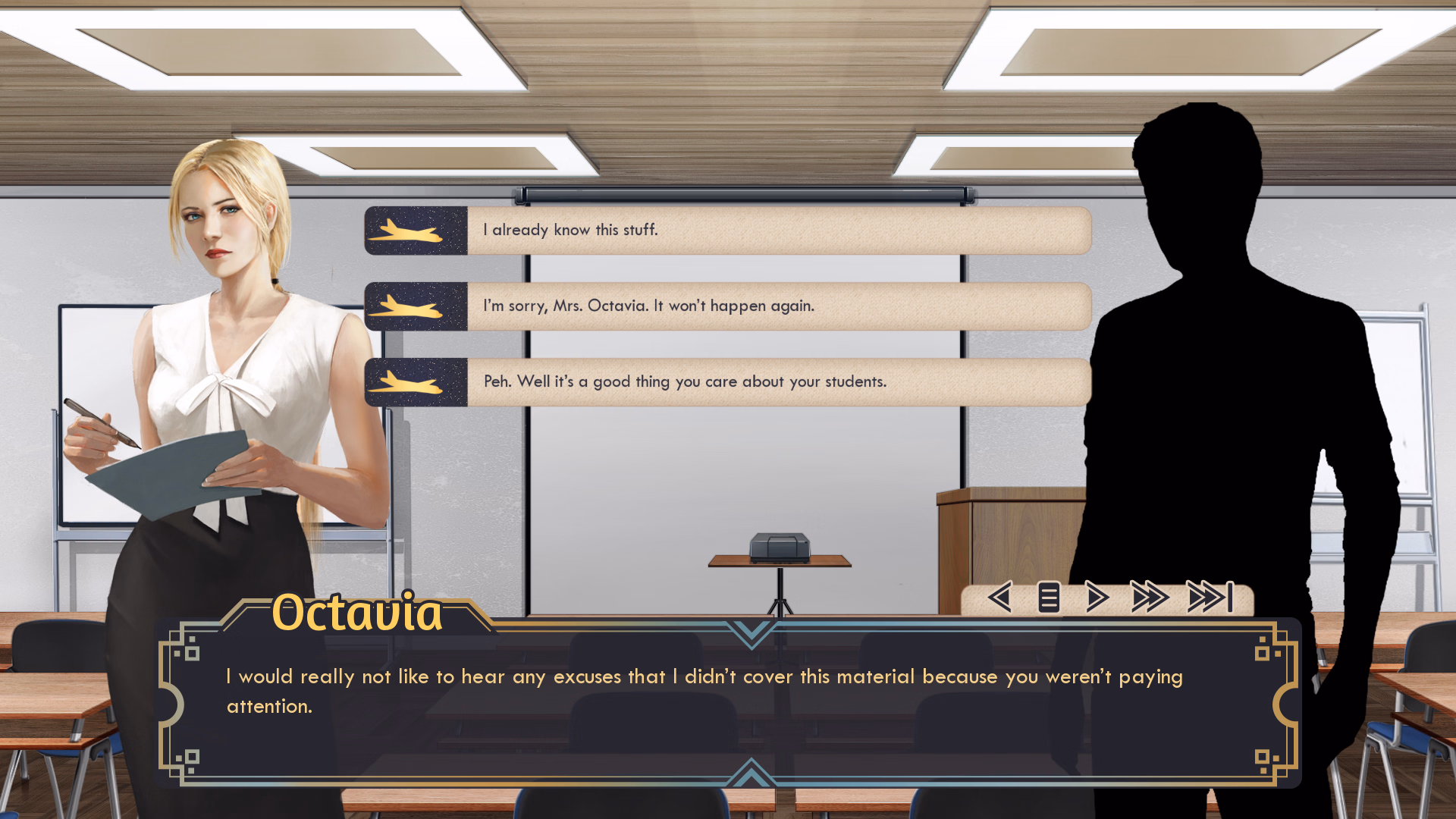
Task: Choose 'I already know this stuff.'
Action: [x=781, y=231]
